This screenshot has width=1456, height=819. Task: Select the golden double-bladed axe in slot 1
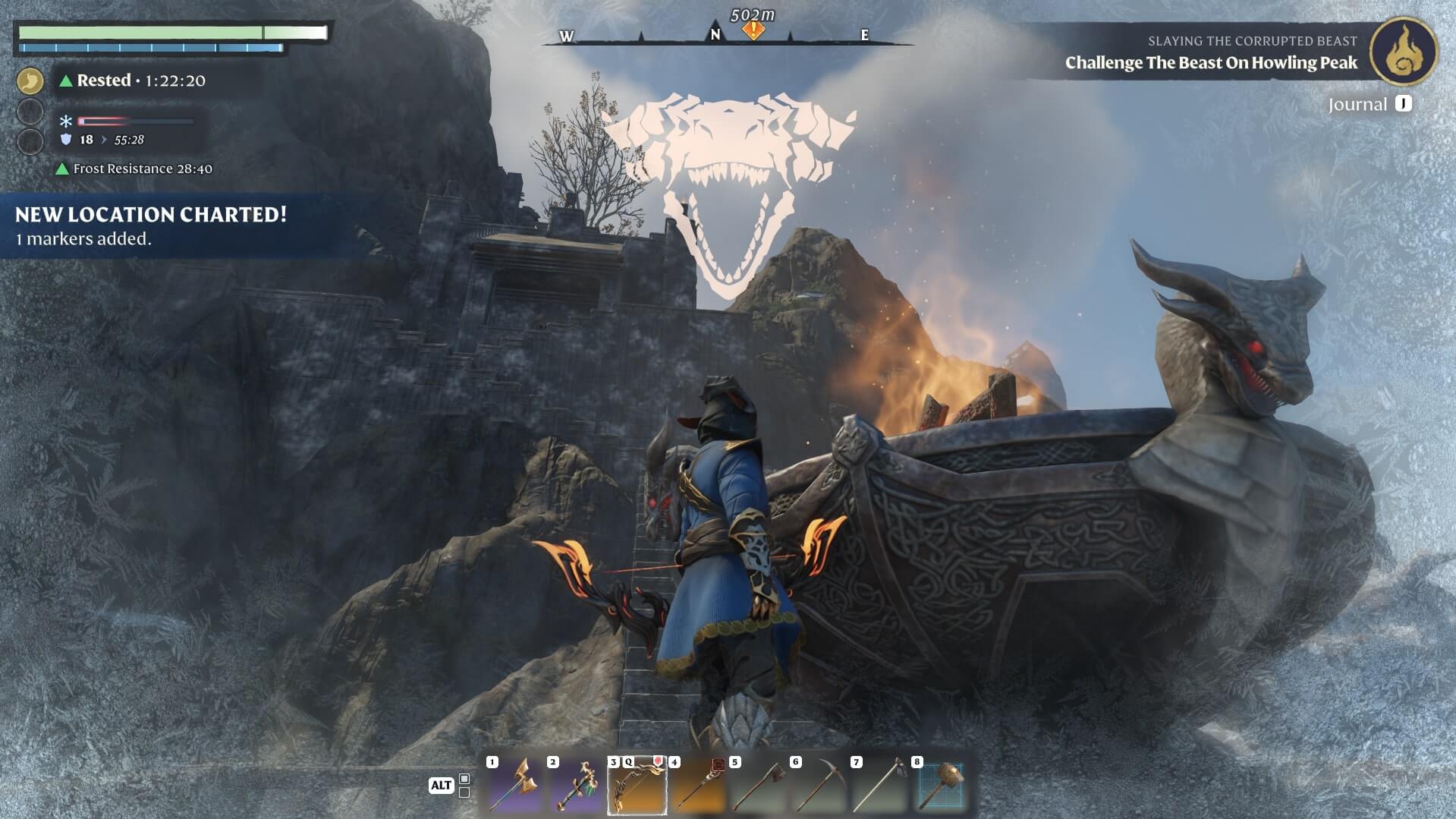click(516, 786)
